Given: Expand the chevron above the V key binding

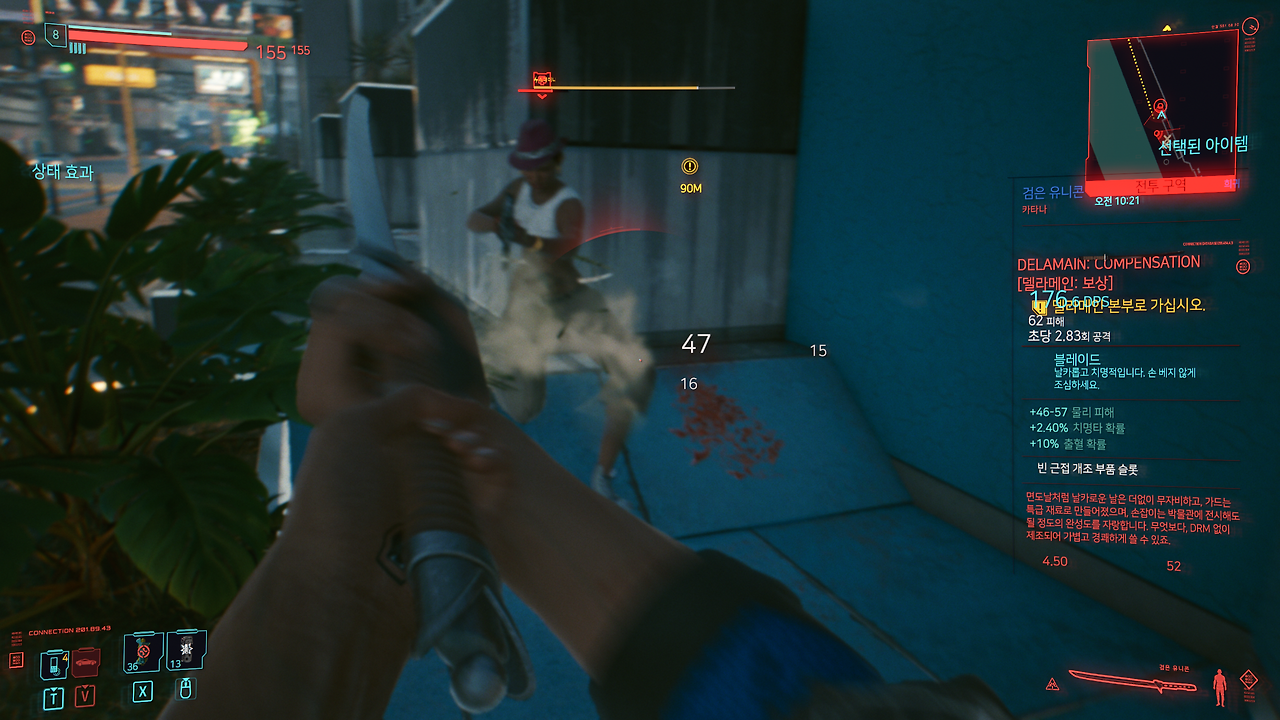Looking at the screenshot, I should point(85,687).
